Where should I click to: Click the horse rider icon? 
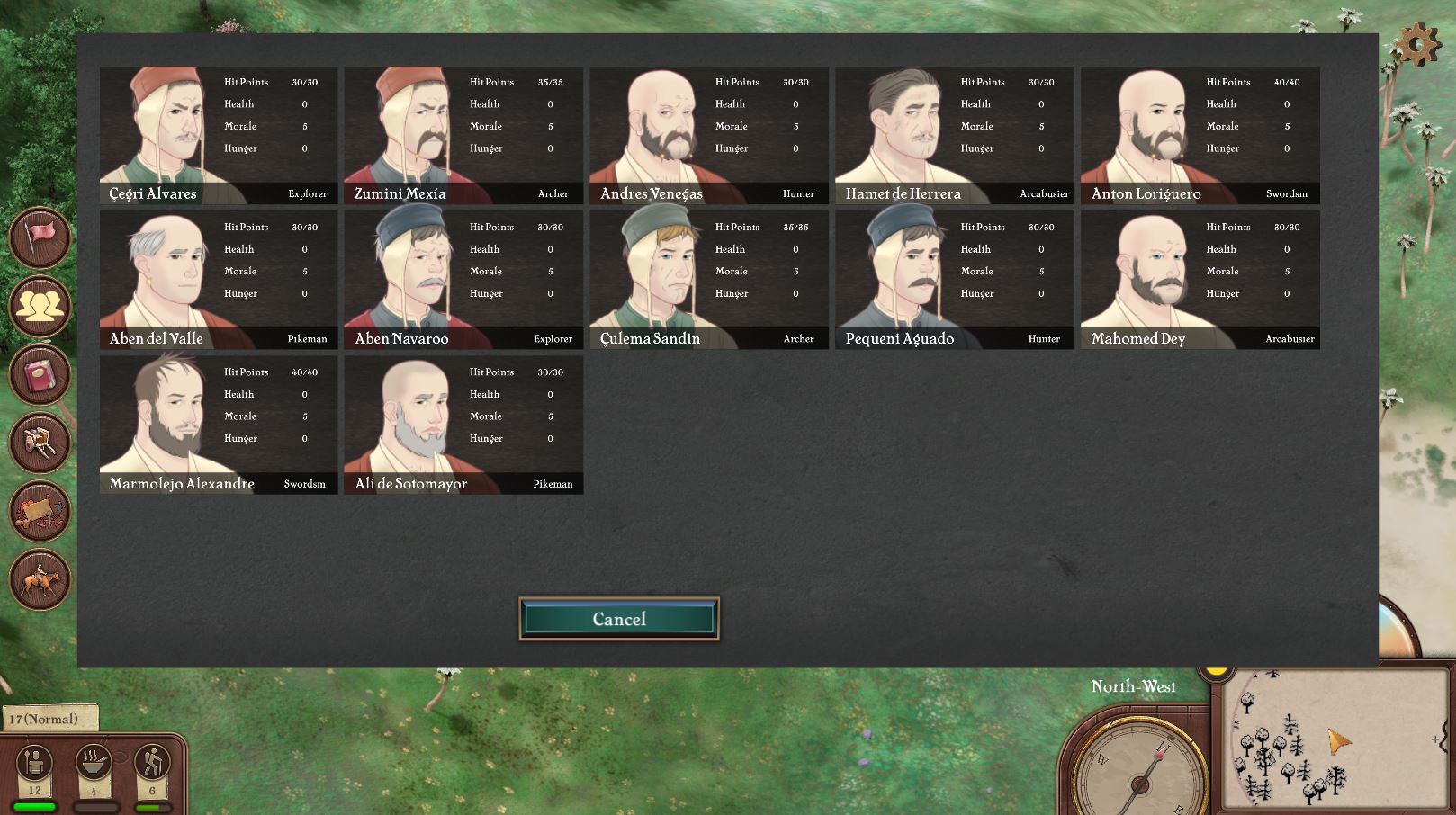pos(40,578)
